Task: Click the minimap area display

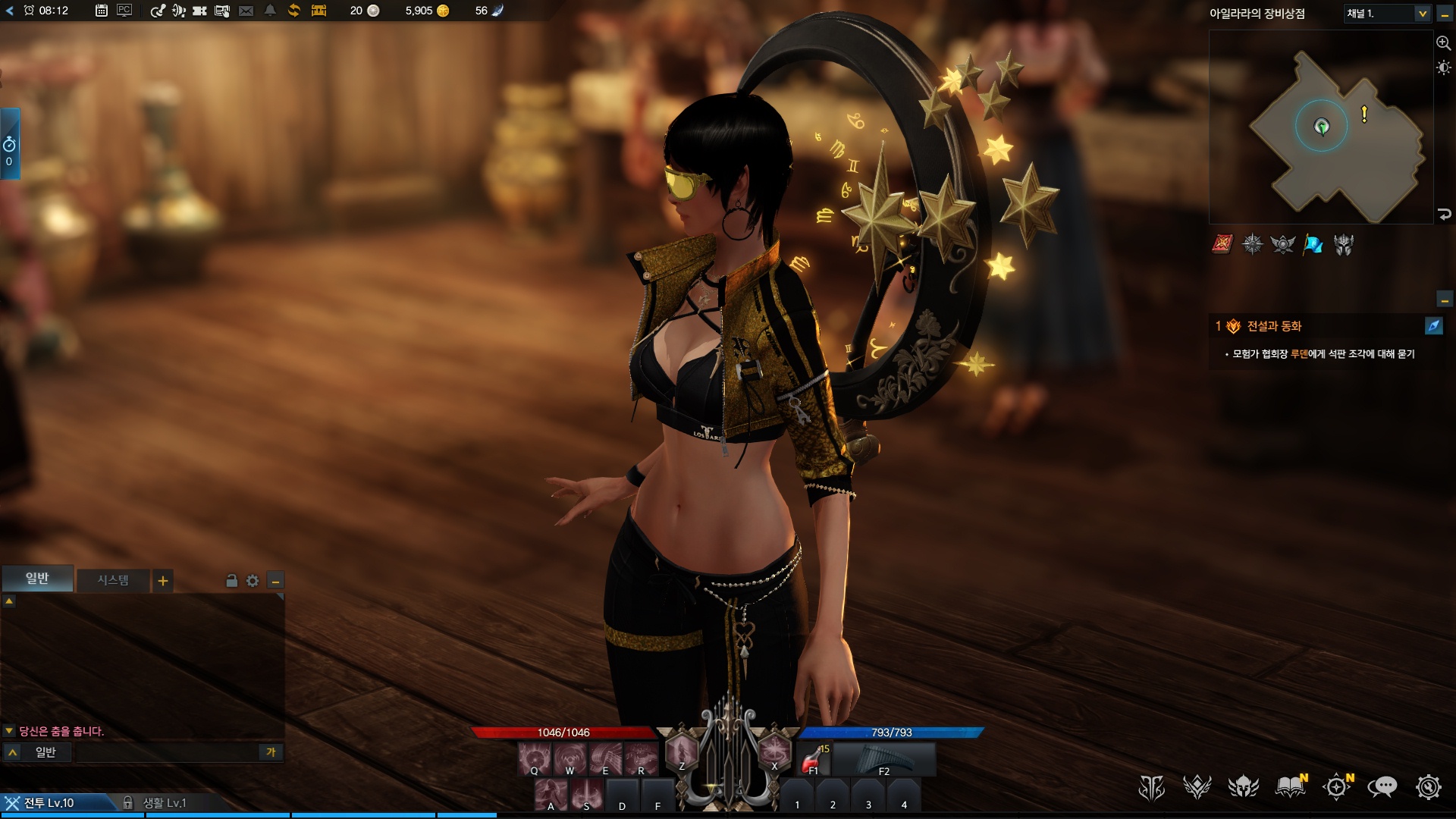Action: (x=1321, y=127)
